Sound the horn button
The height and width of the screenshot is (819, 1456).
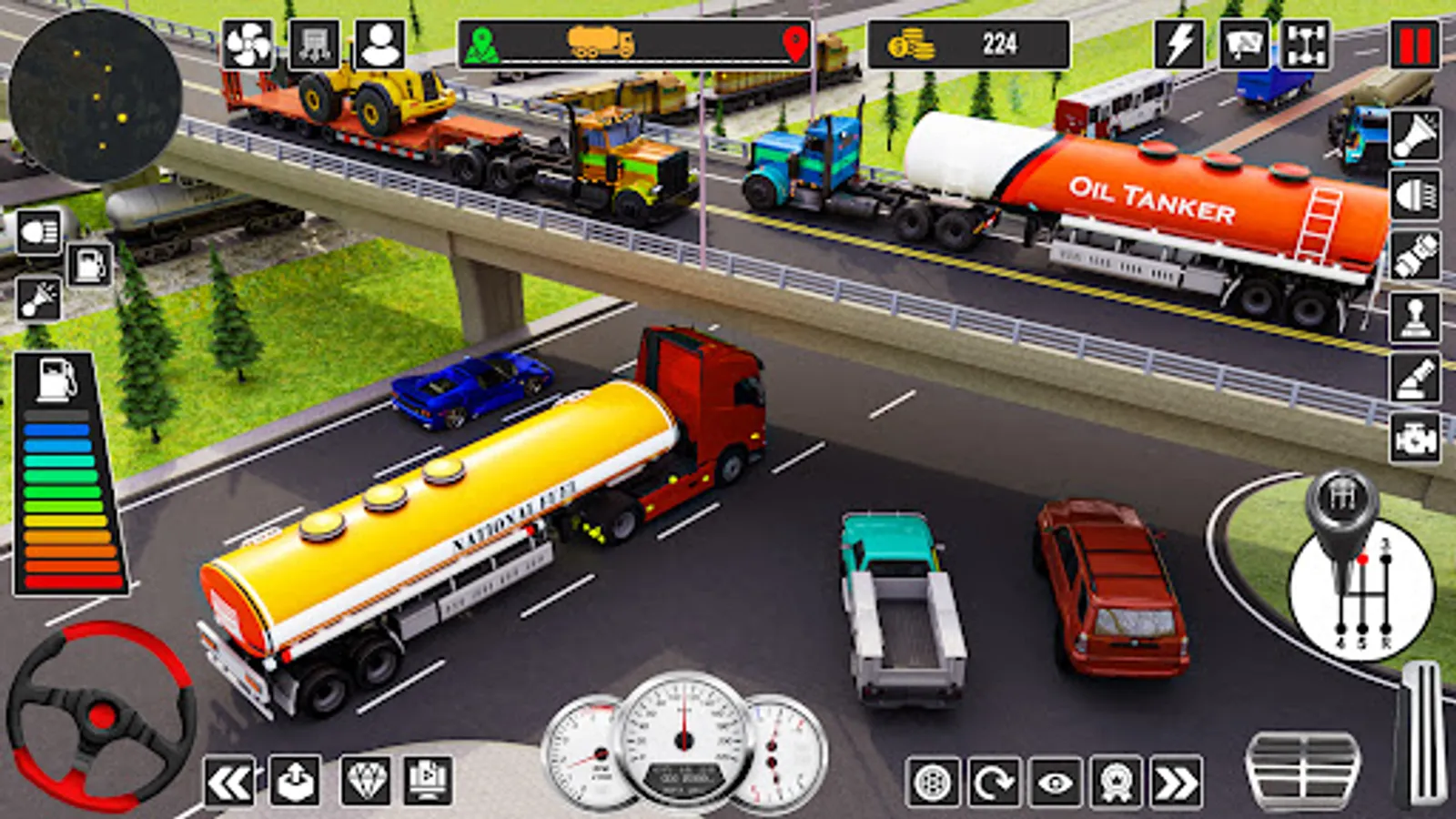click(x=1415, y=135)
